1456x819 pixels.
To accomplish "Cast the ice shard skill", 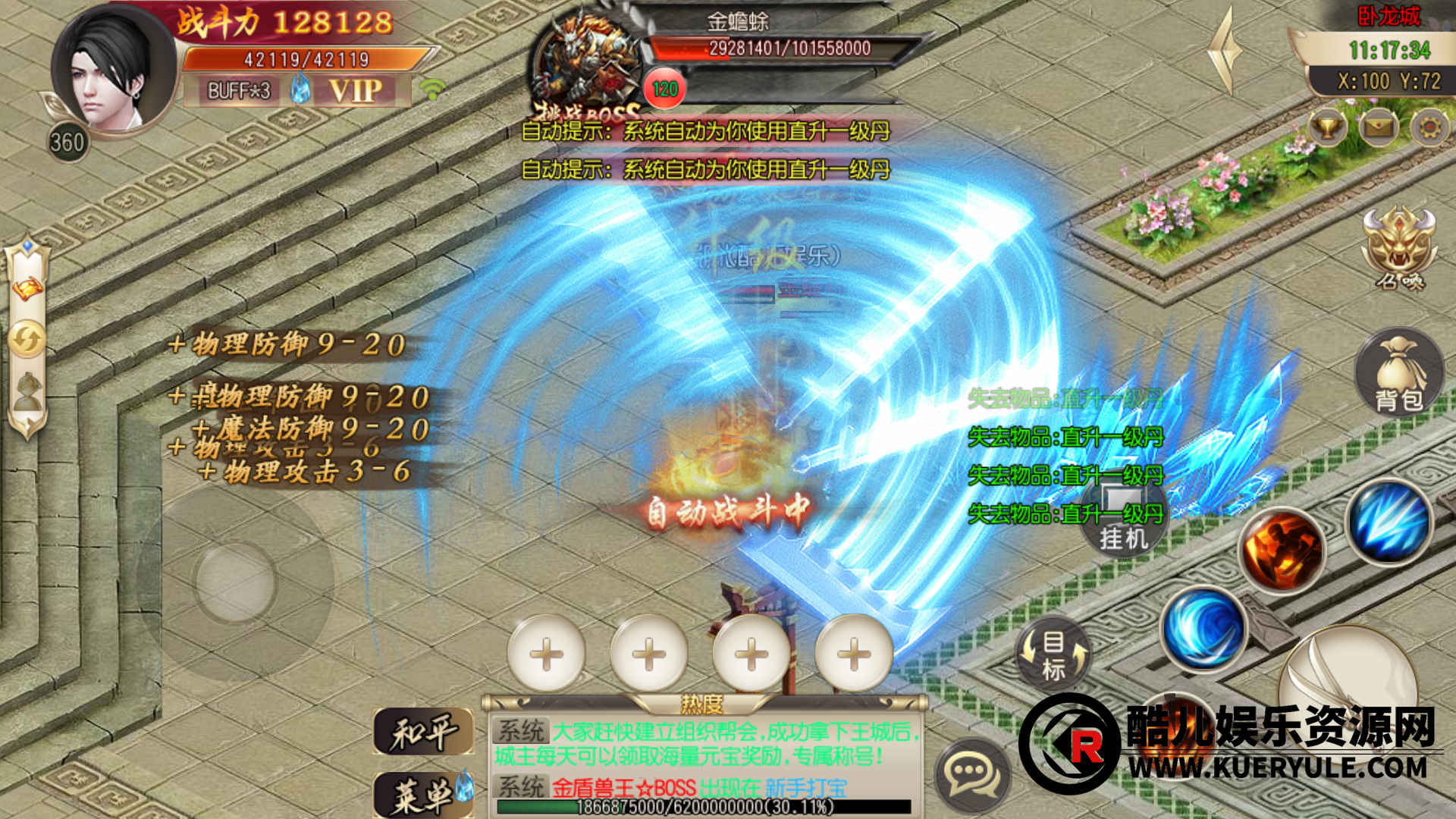I will [1390, 522].
